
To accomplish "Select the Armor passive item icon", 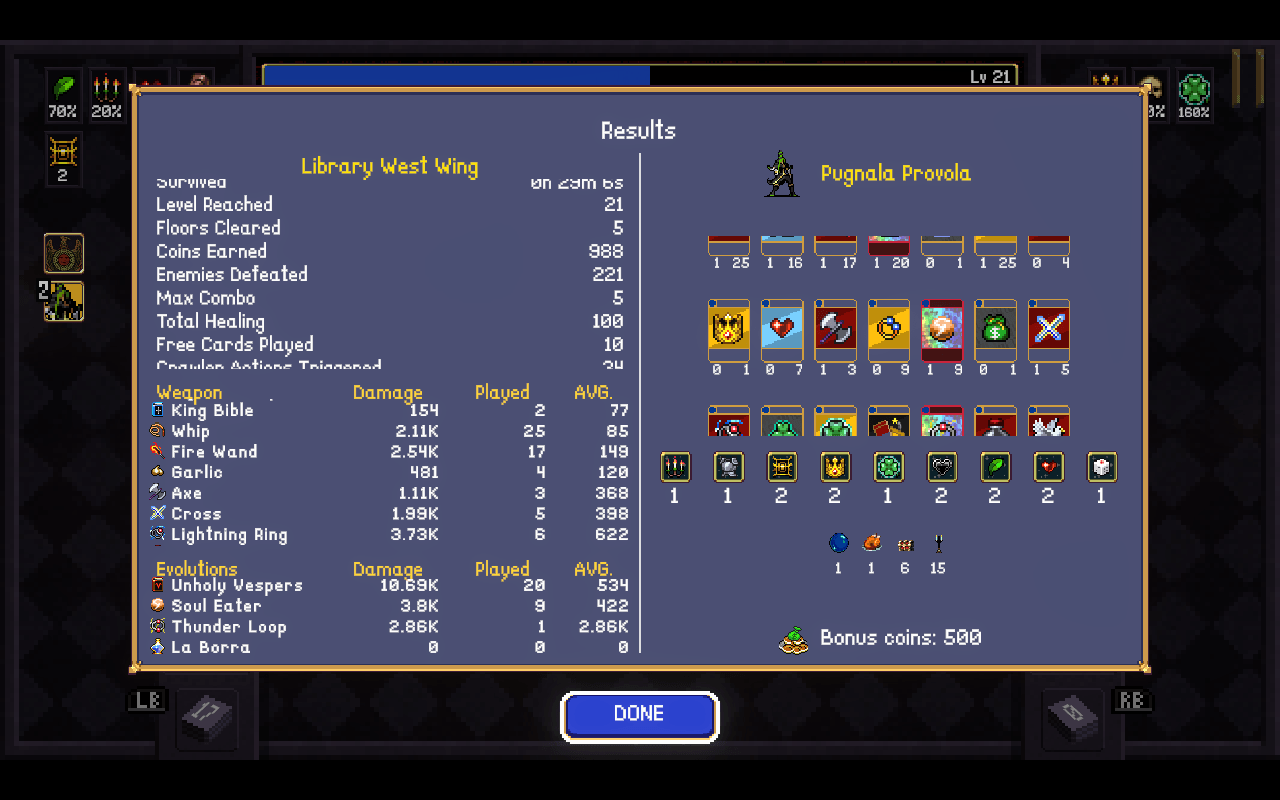I will pyautogui.click(x=728, y=467).
